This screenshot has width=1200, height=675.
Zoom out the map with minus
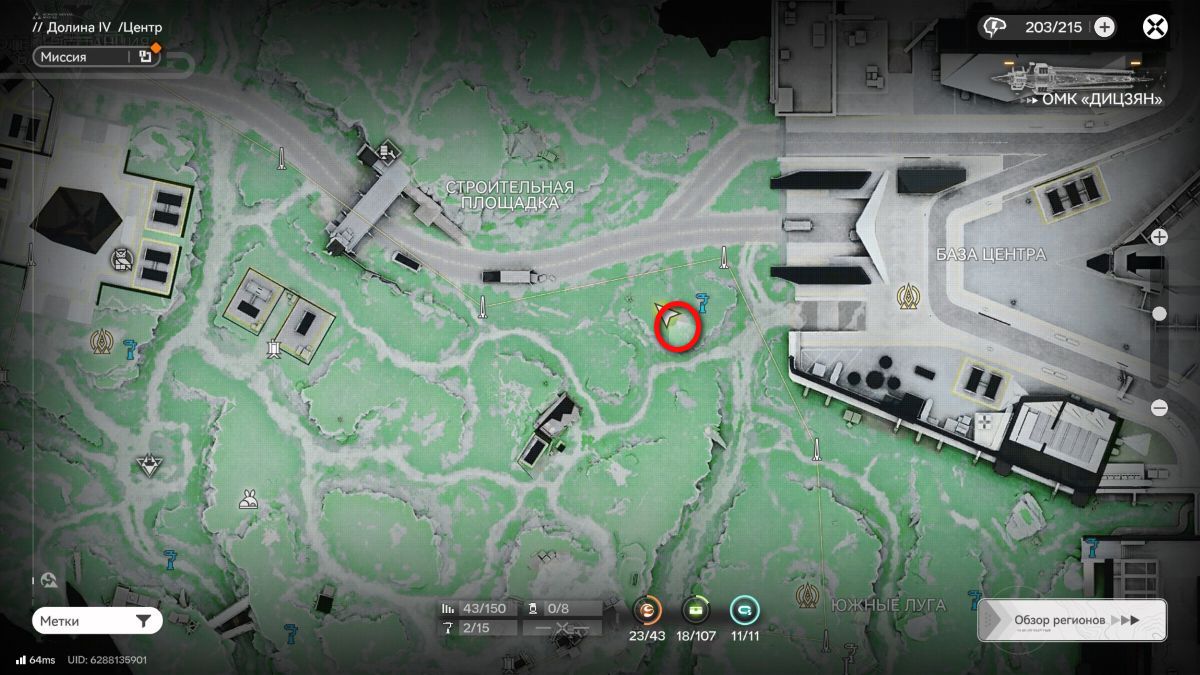tap(1159, 408)
